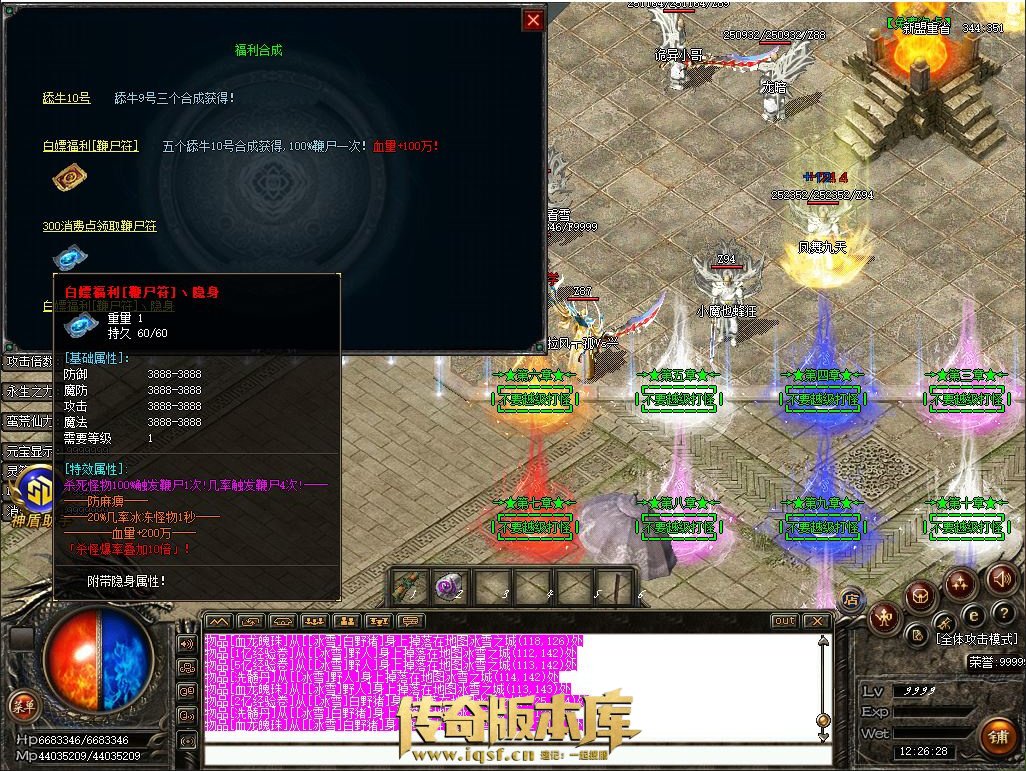
Task: Toggle the speaker sound button
Action: click(1000, 578)
